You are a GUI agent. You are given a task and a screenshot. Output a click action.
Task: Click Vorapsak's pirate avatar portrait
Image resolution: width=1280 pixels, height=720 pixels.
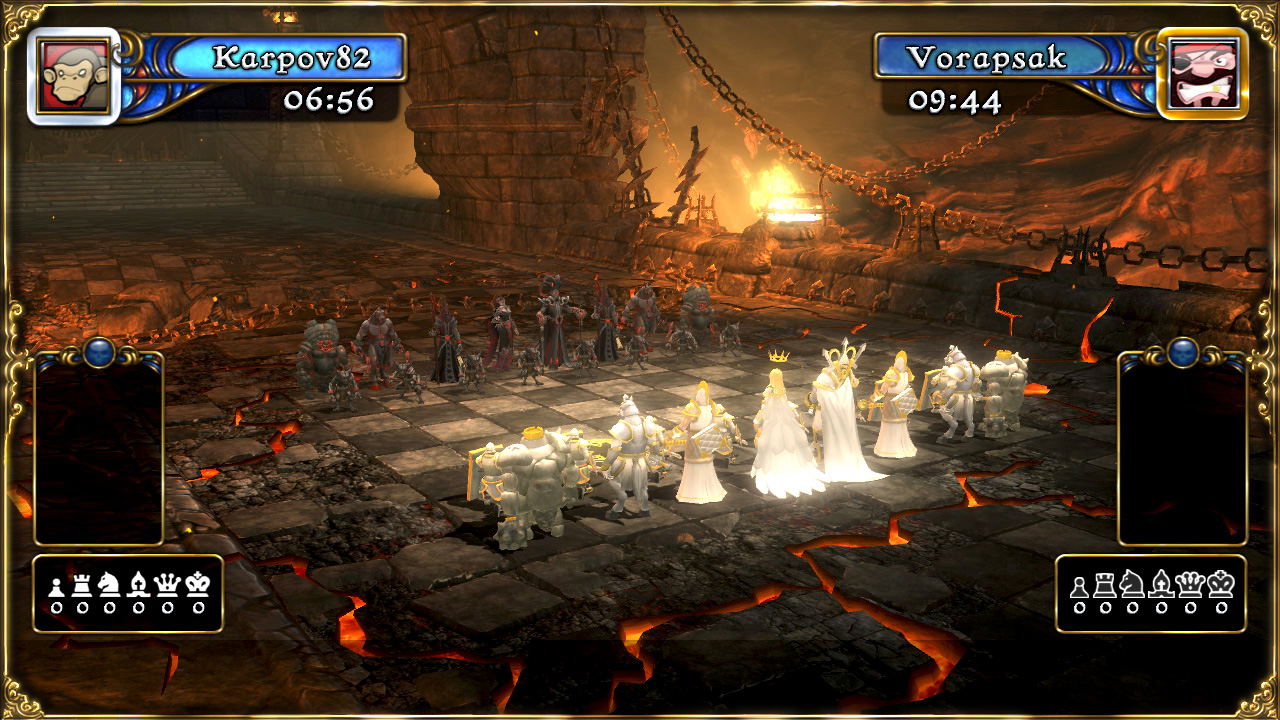tap(1203, 73)
